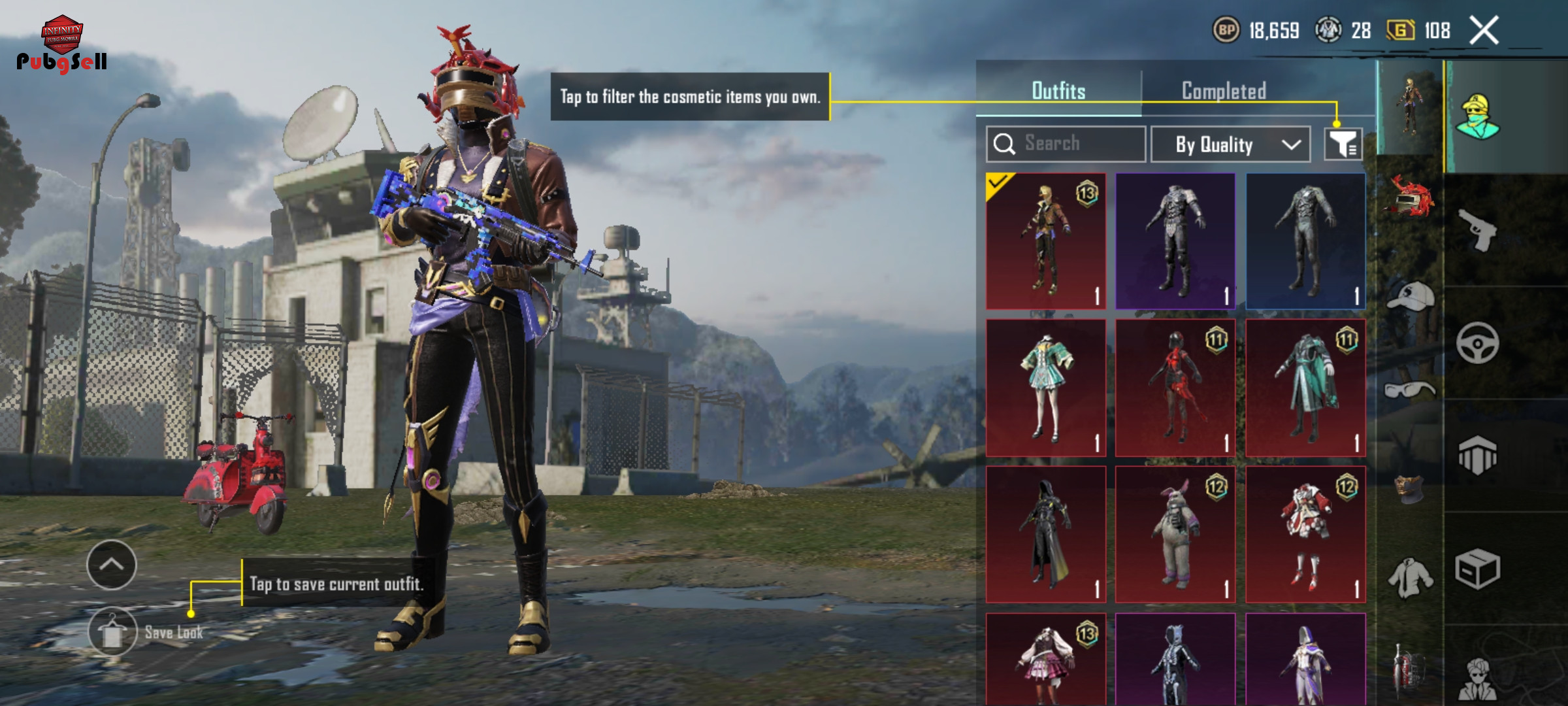
Task: Select the Outfits tab
Action: (1058, 91)
